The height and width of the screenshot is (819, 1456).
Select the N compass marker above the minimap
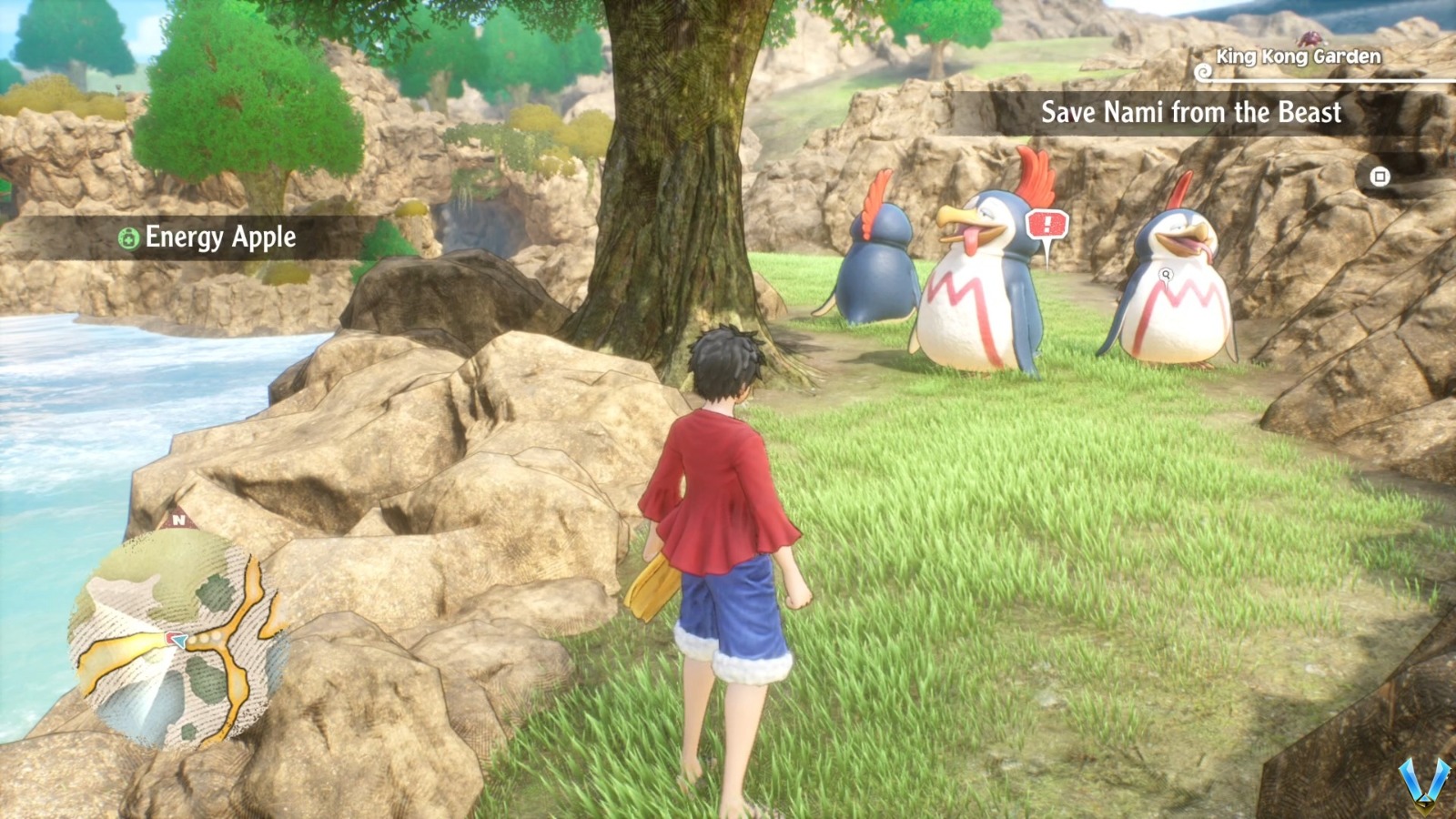179,521
